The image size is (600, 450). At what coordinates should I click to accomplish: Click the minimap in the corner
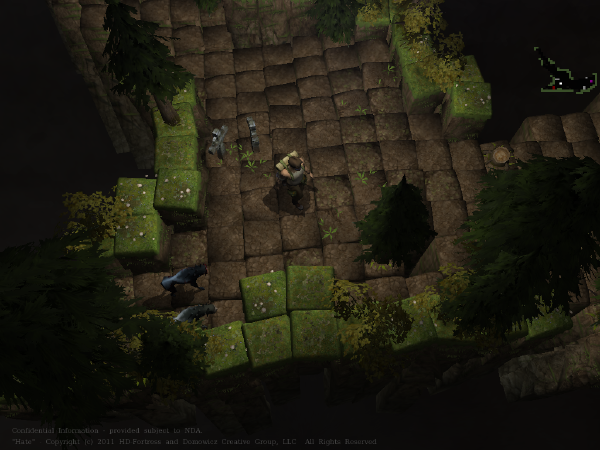(563, 71)
